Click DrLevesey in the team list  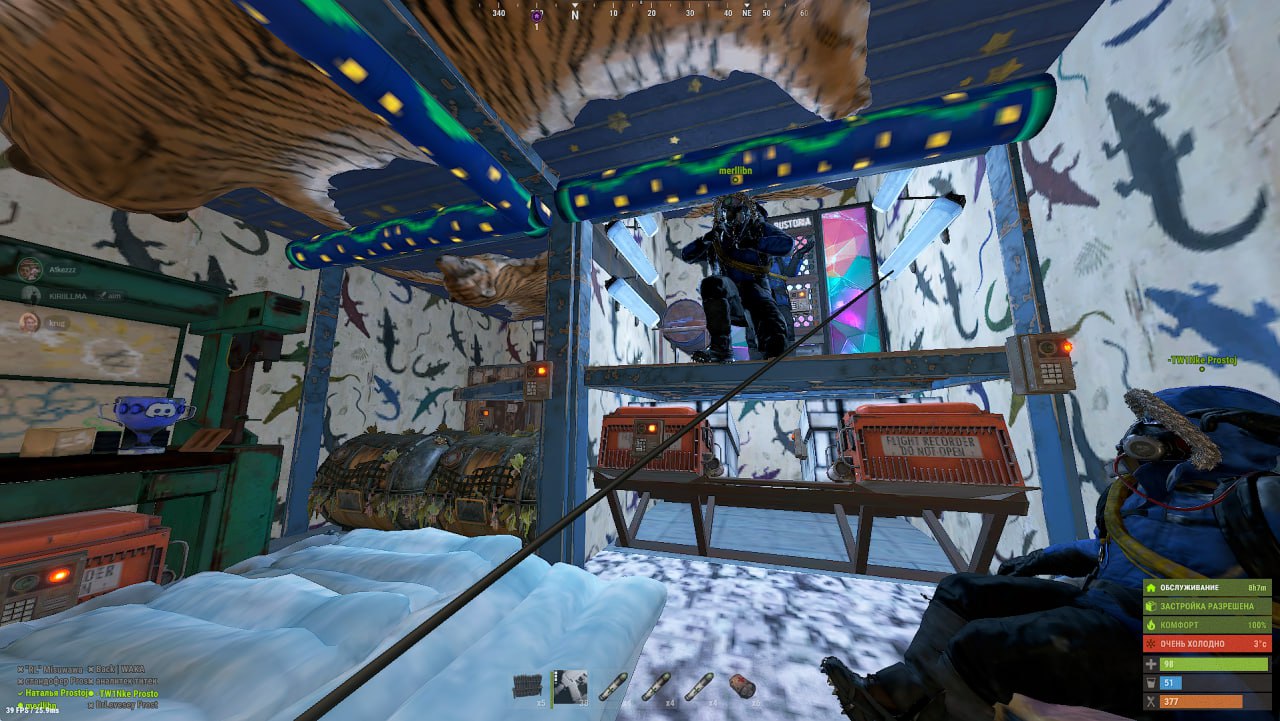126,705
